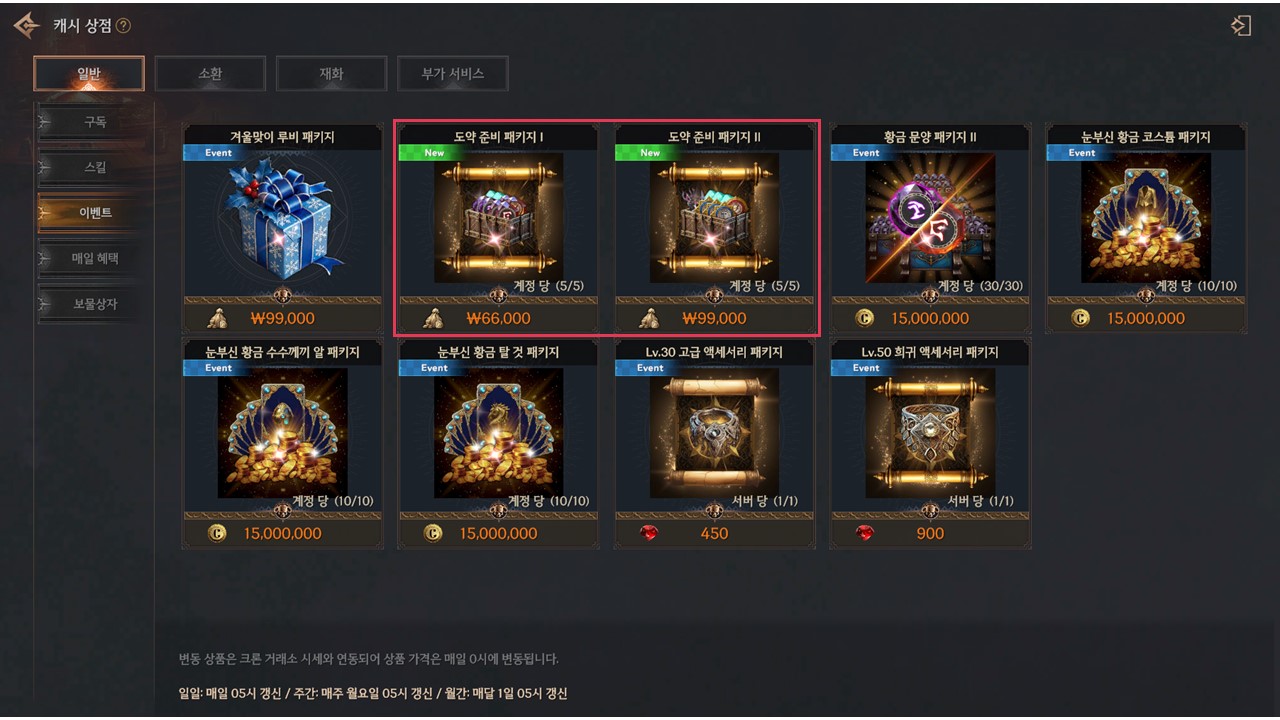Select the 재화 tab
The image size is (1280, 720).
(x=331, y=73)
